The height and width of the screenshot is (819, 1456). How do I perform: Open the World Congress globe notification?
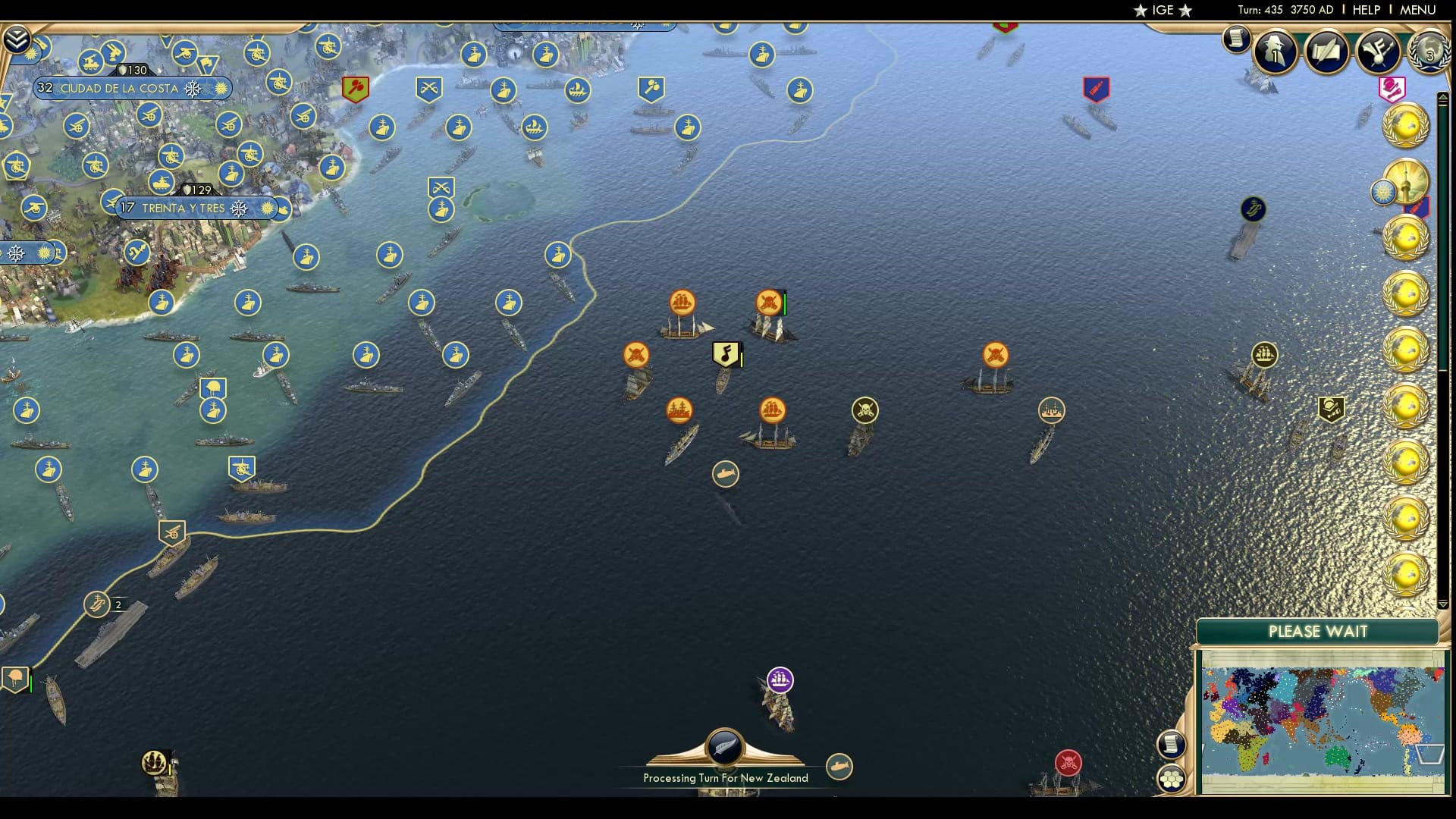click(1429, 53)
